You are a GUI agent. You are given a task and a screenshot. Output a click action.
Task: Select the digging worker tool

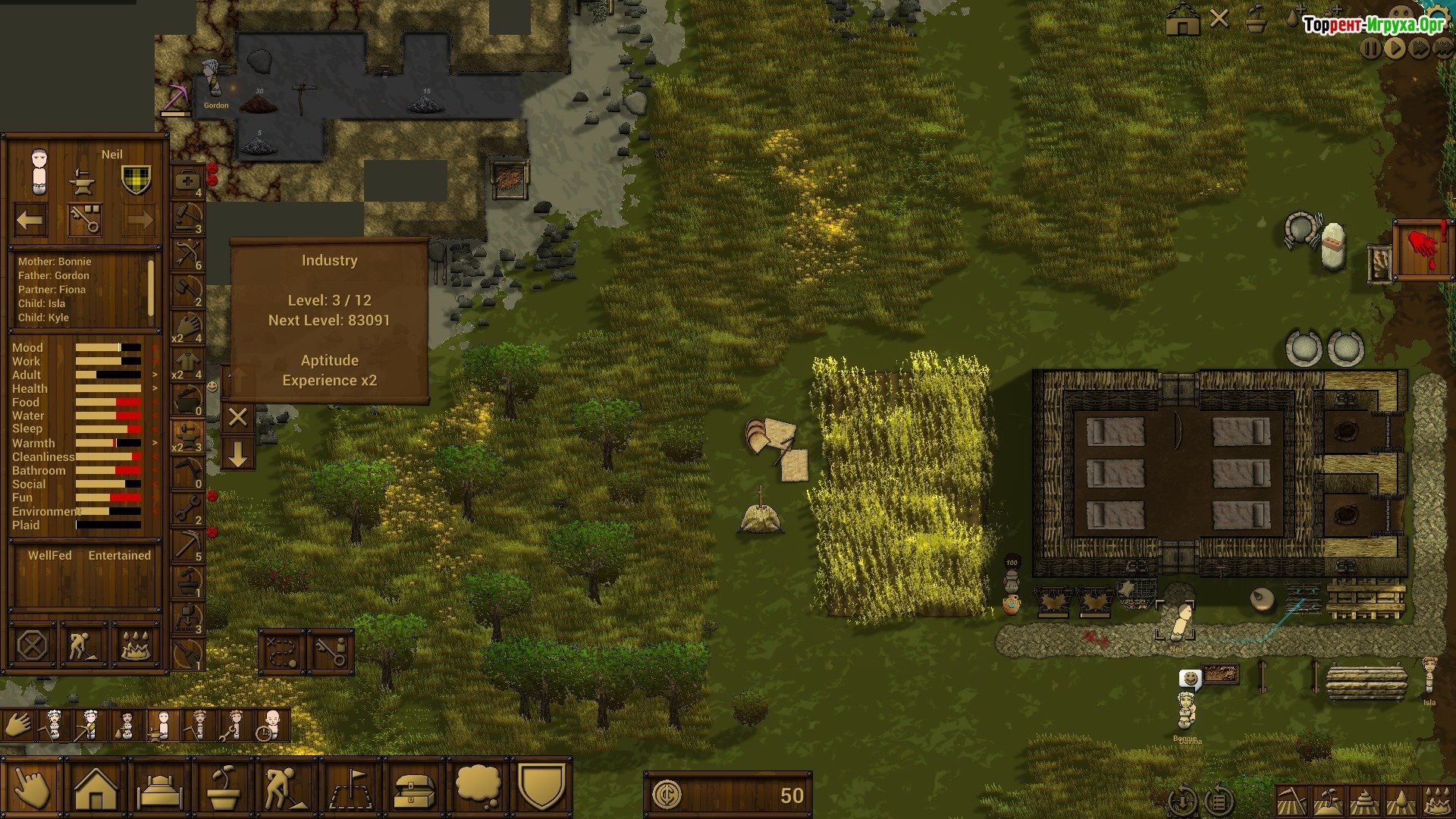[x=285, y=789]
